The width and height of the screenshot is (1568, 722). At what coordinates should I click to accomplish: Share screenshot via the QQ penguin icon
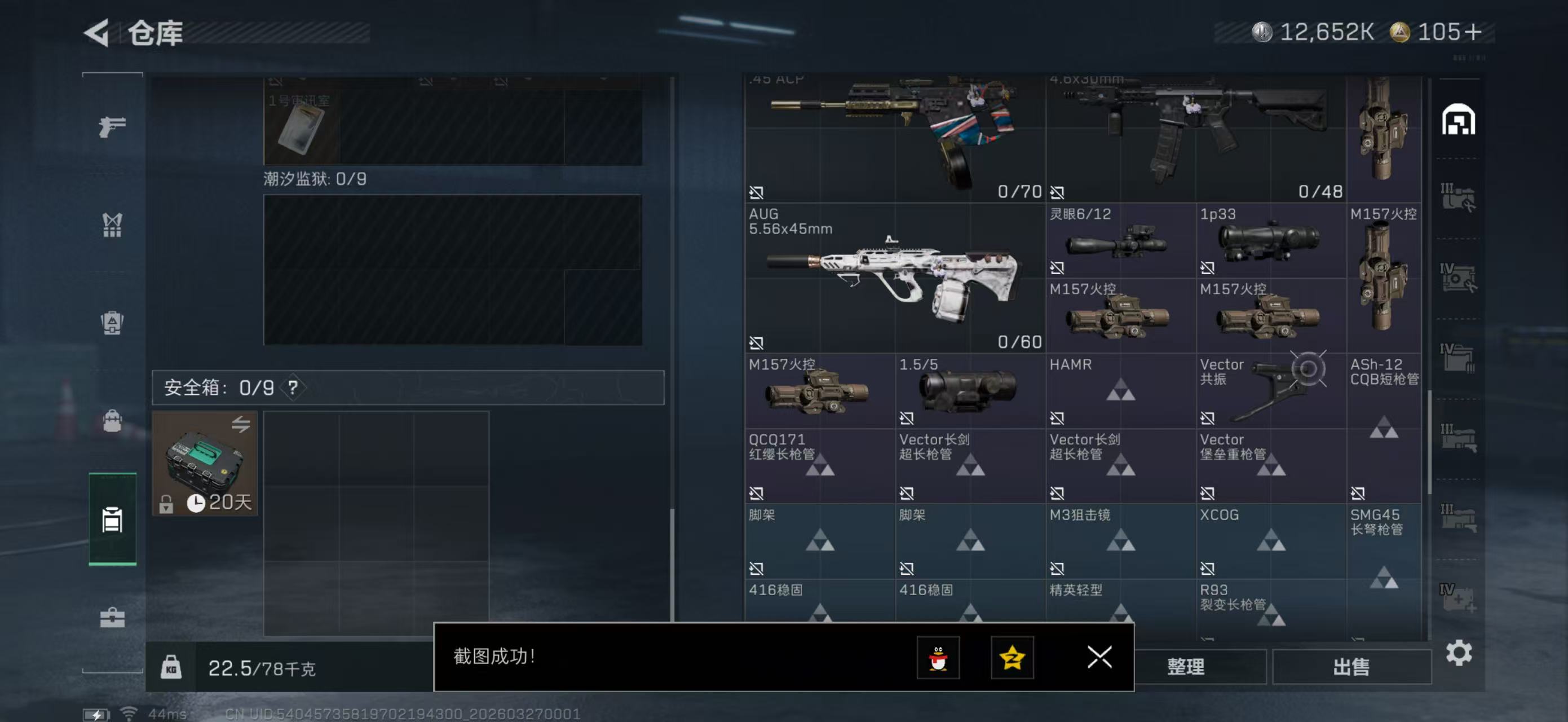point(939,658)
